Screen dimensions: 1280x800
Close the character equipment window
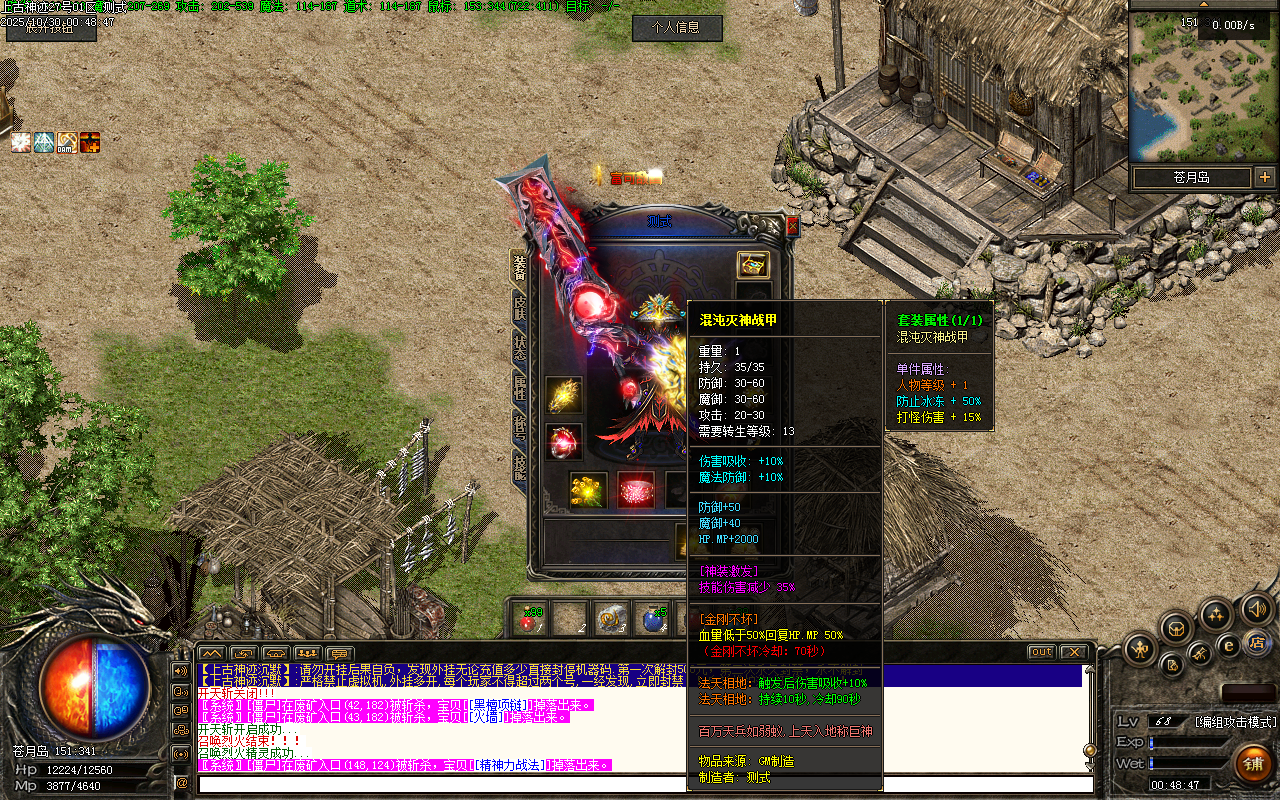point(793,227)
